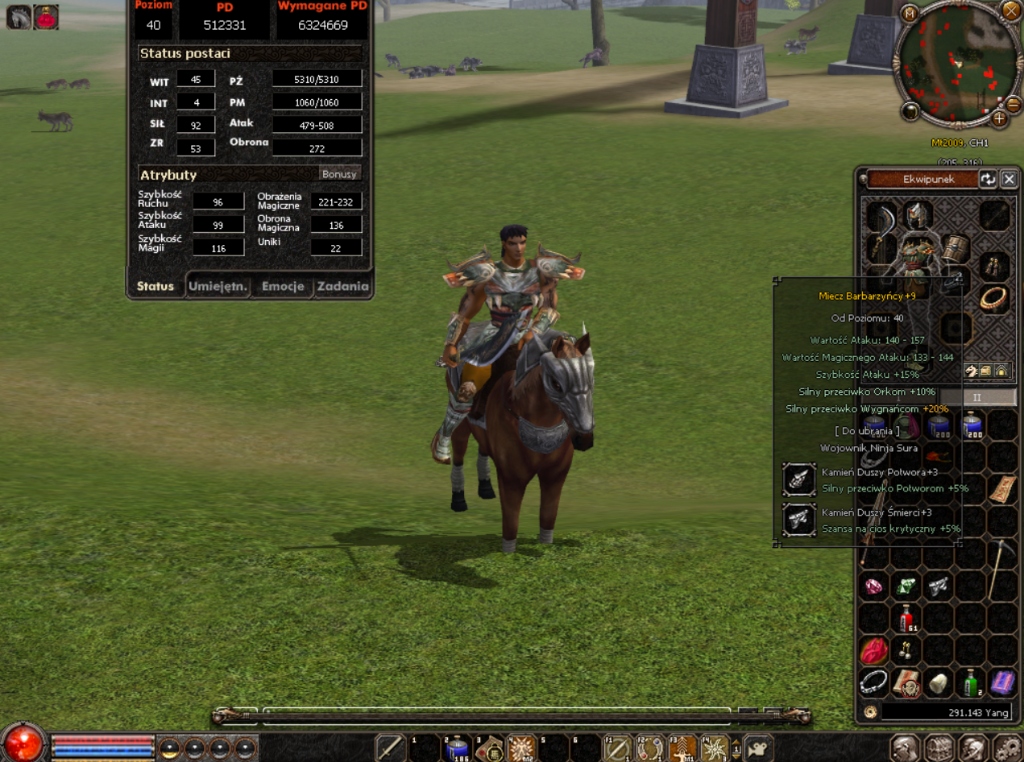
Task: Switch to inventory page II
Action: [x=978, y=396]
